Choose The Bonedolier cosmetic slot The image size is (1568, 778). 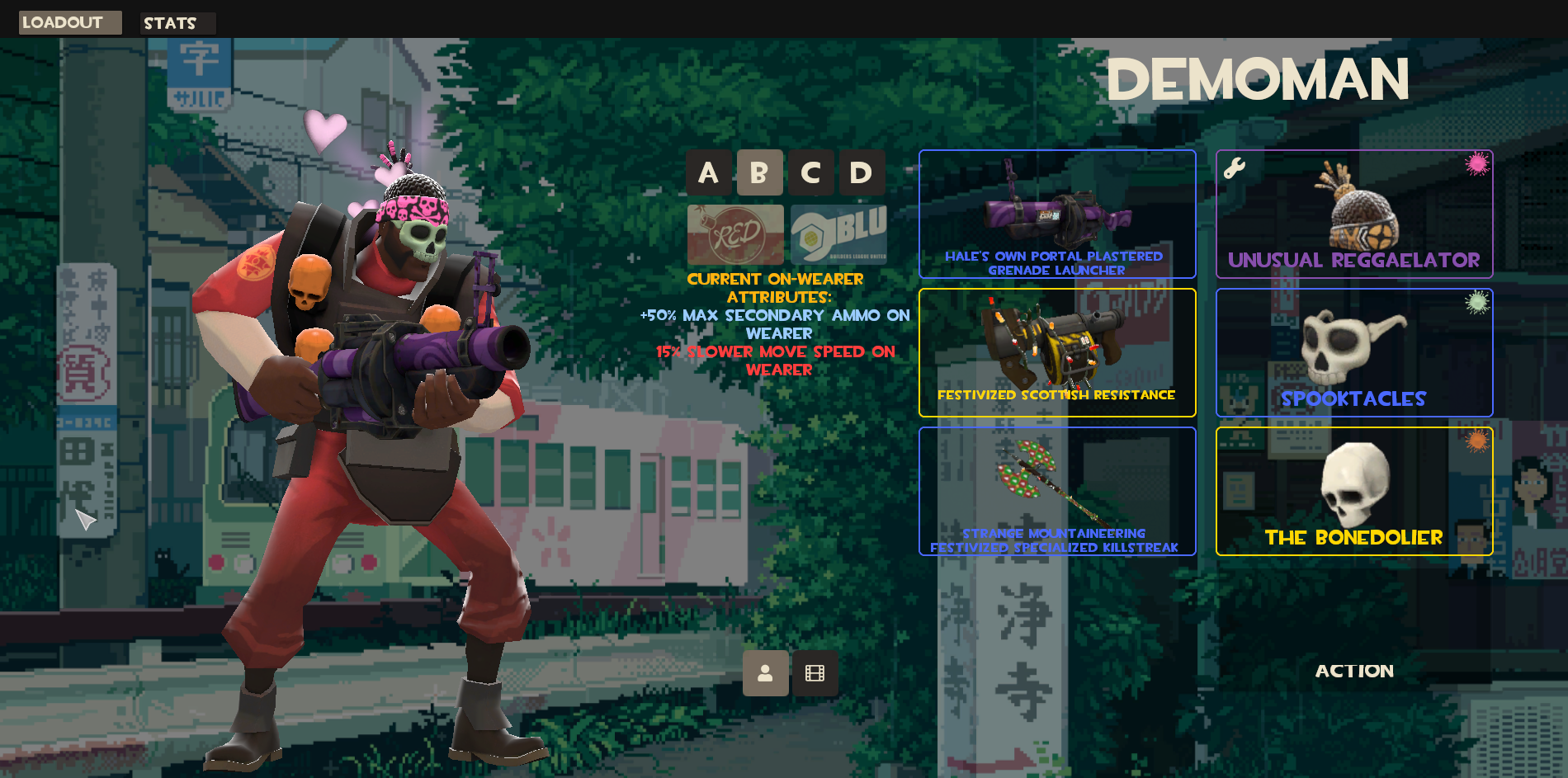1353,491
